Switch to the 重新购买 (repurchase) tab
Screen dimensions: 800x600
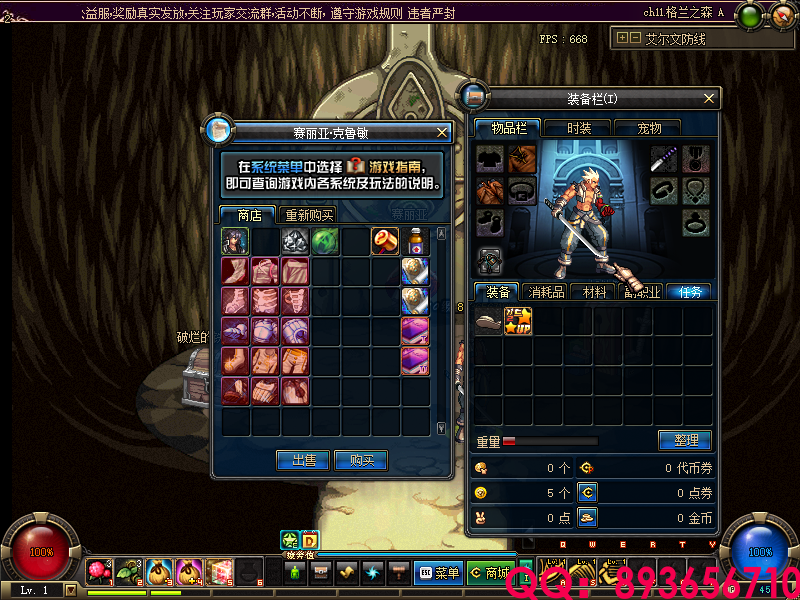tap(308, 215)
